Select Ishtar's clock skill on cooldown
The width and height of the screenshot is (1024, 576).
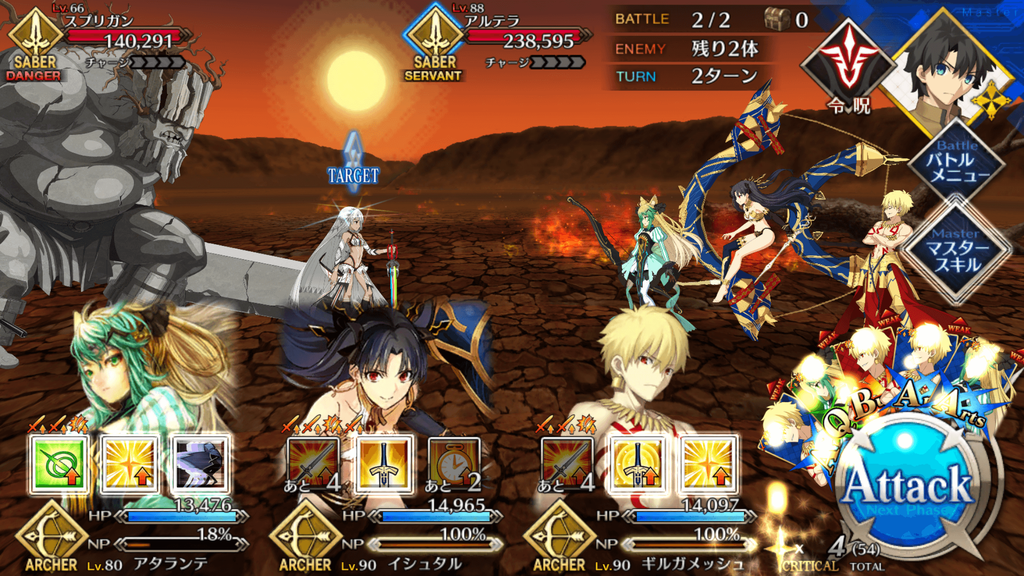453,462
